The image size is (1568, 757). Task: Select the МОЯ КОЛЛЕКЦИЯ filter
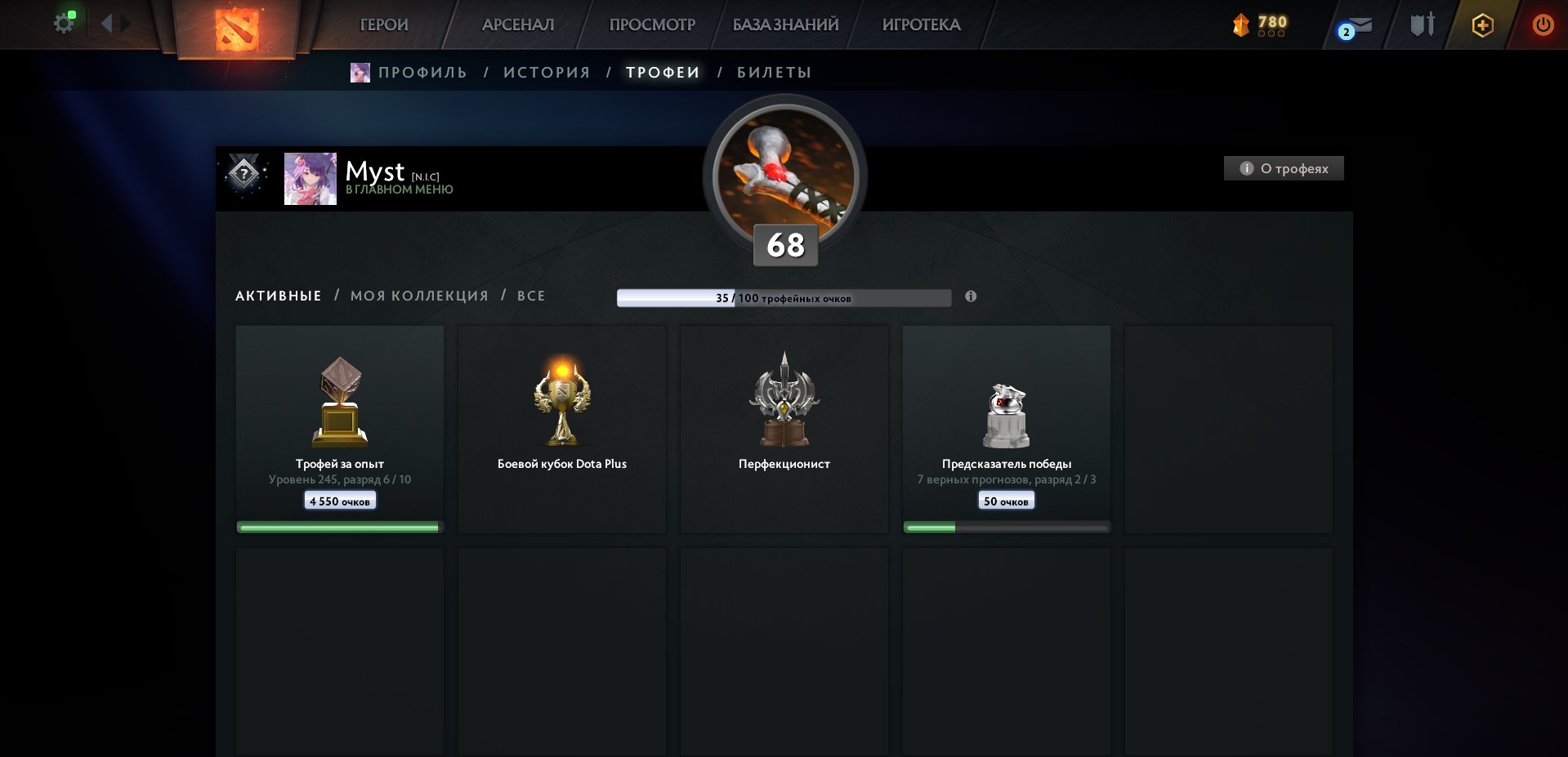click(x=418, y=296)
